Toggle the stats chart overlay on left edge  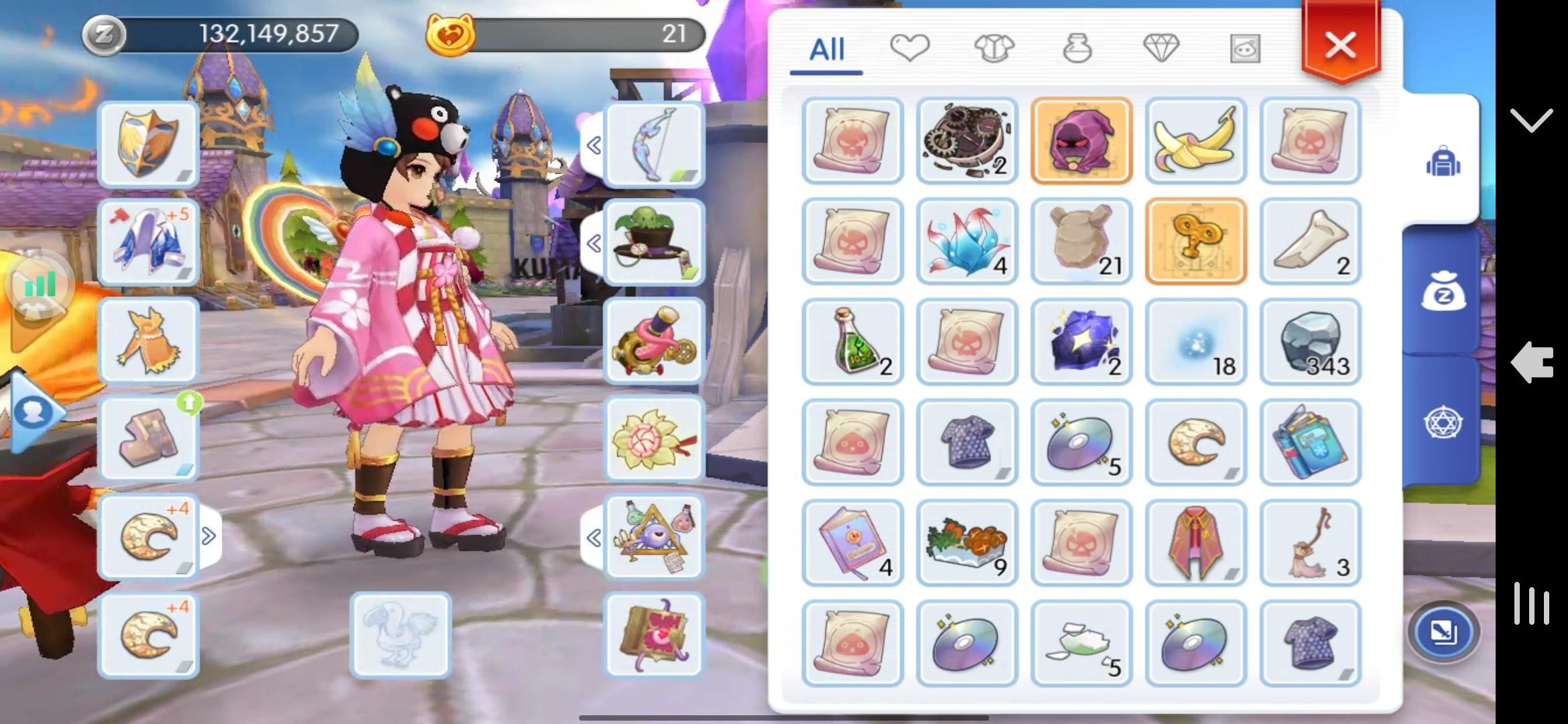click(x=39, y=284)
